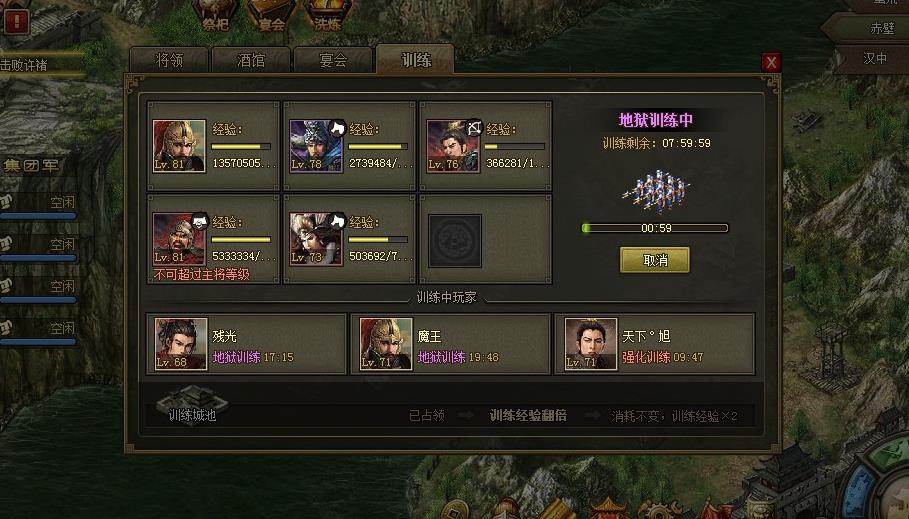Open training player 天下°旭's entry

(655, 345)
